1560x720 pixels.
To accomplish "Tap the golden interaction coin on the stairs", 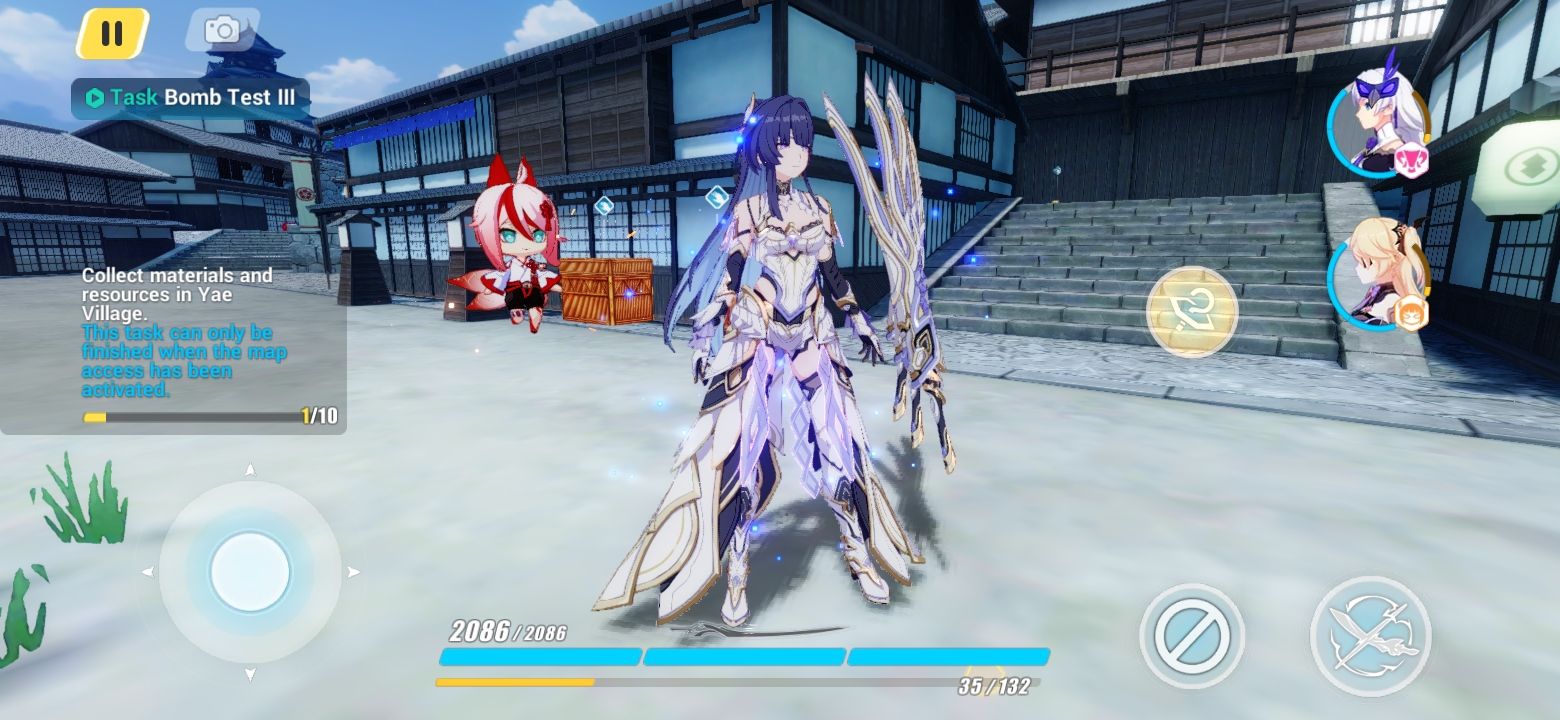I will [1190, 312].
